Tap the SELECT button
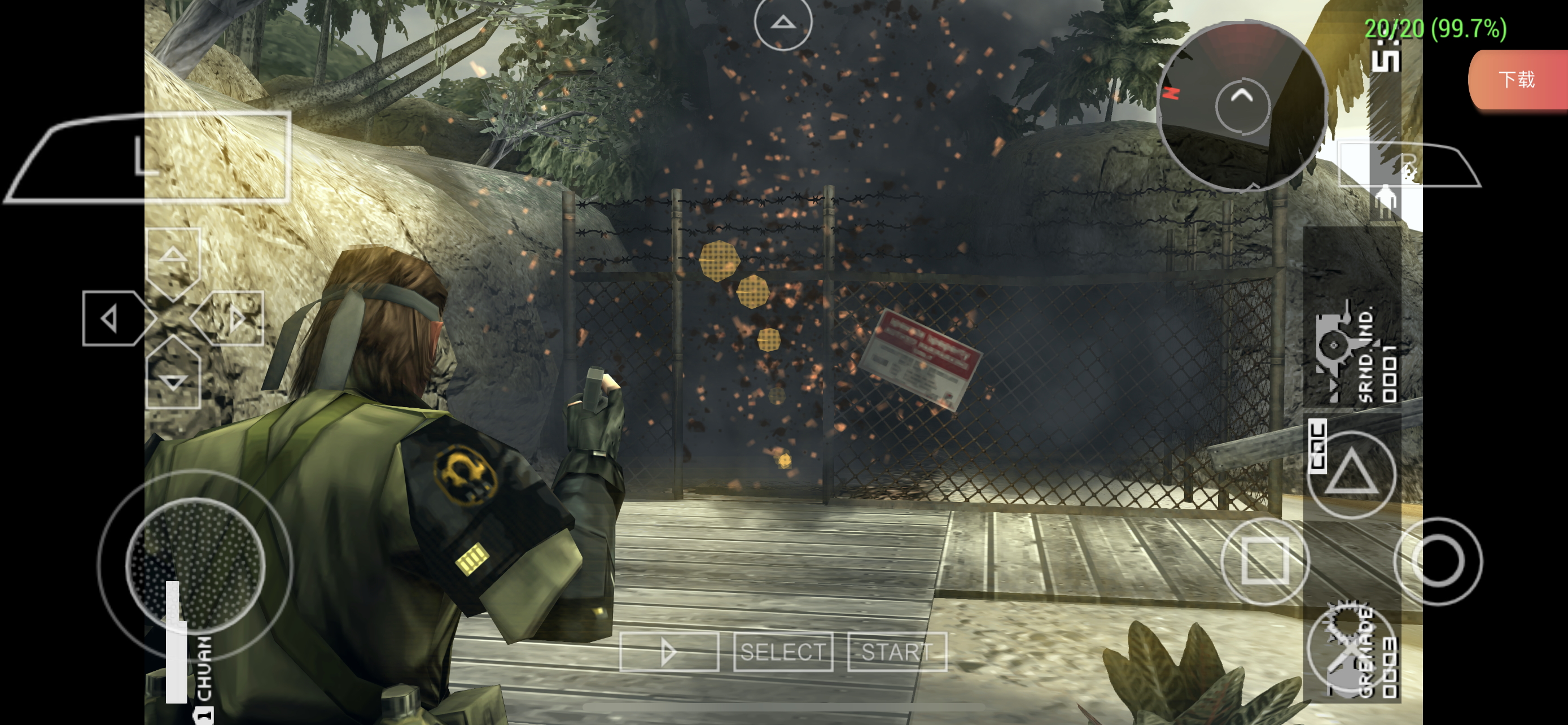Viewport: 1568px width, 725px height. tap(783, 652)
